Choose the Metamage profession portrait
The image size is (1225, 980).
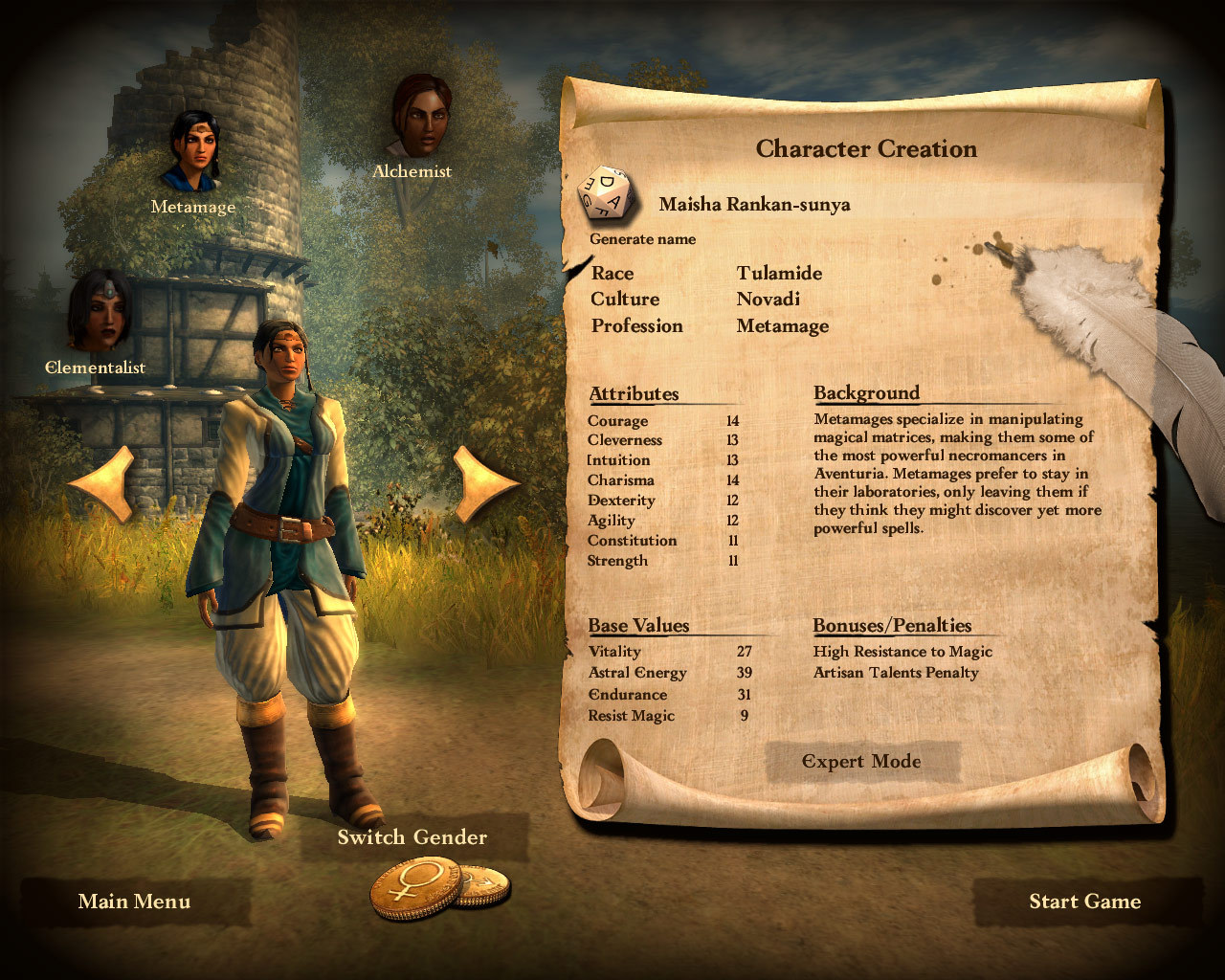click(195, 150)
